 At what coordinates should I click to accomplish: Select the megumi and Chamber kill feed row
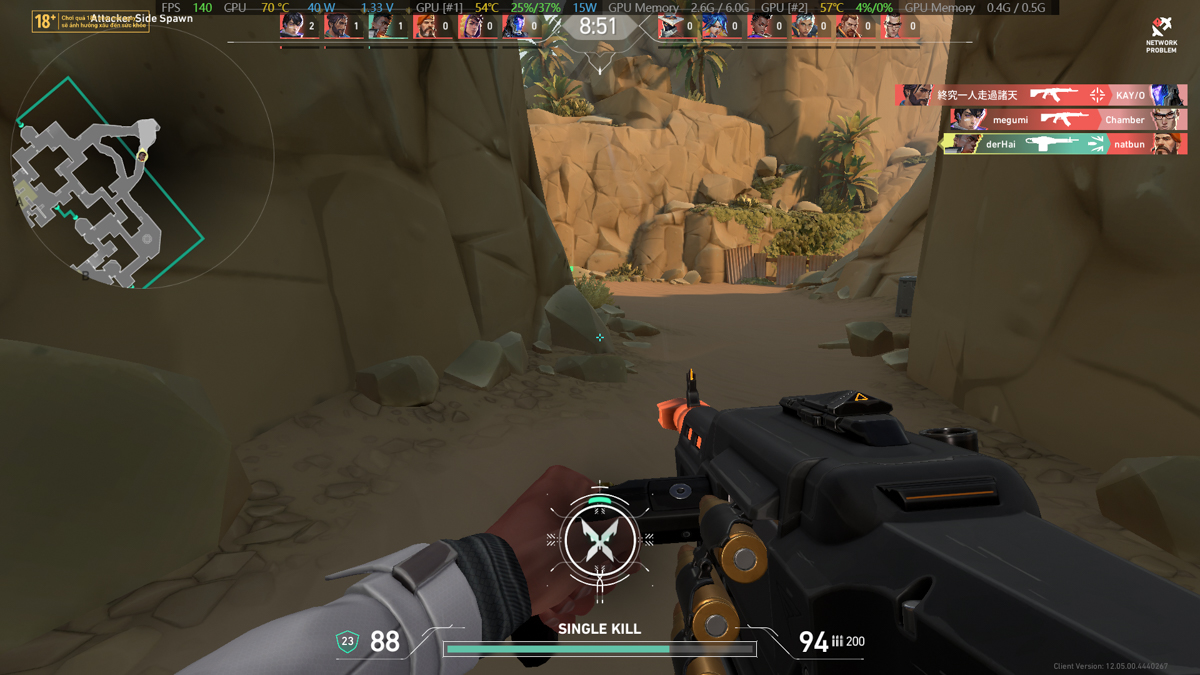[x=1068, y=119]
